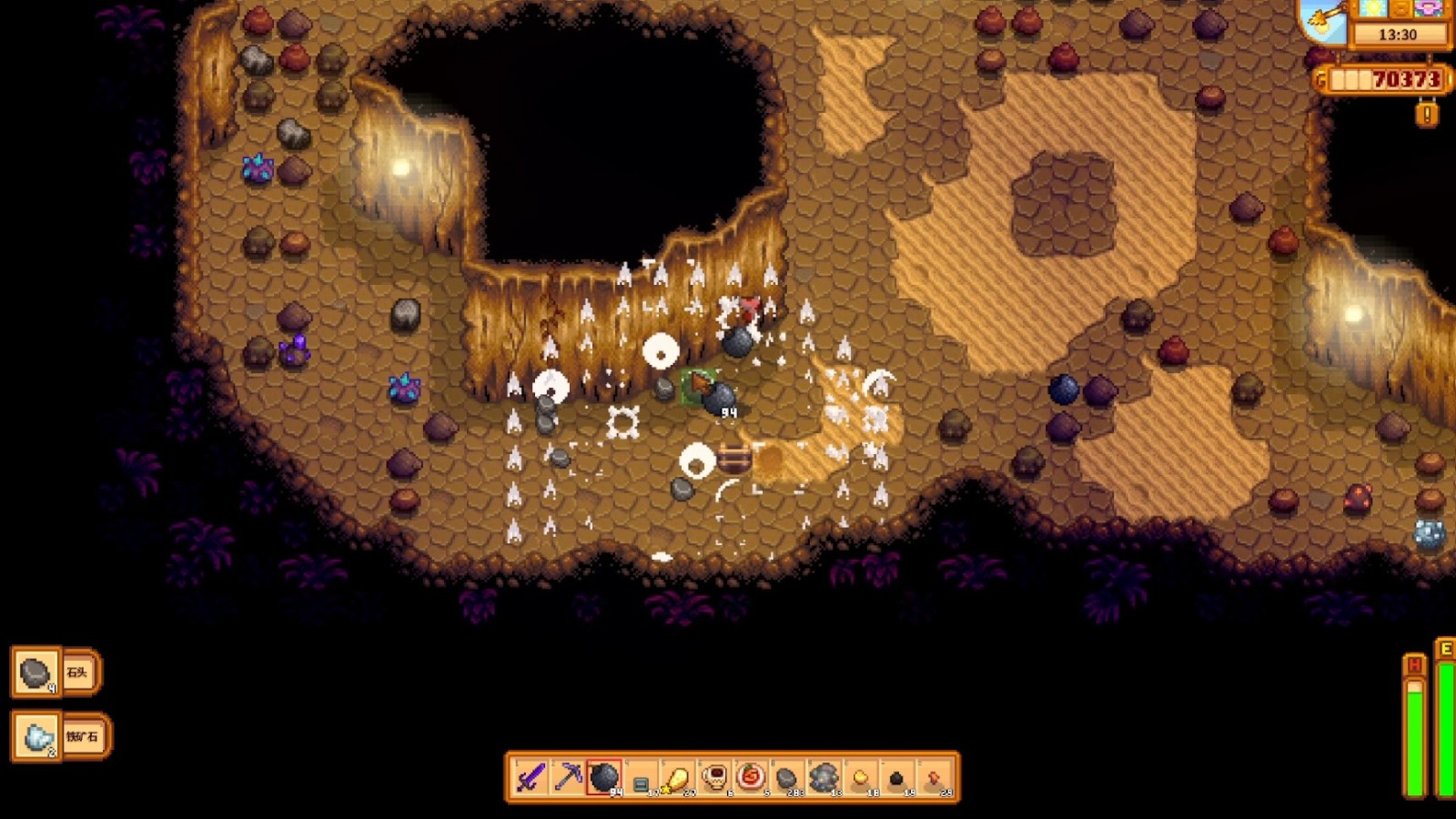
Task: Choose the stone stack of 283
Action: click(787, 778)
